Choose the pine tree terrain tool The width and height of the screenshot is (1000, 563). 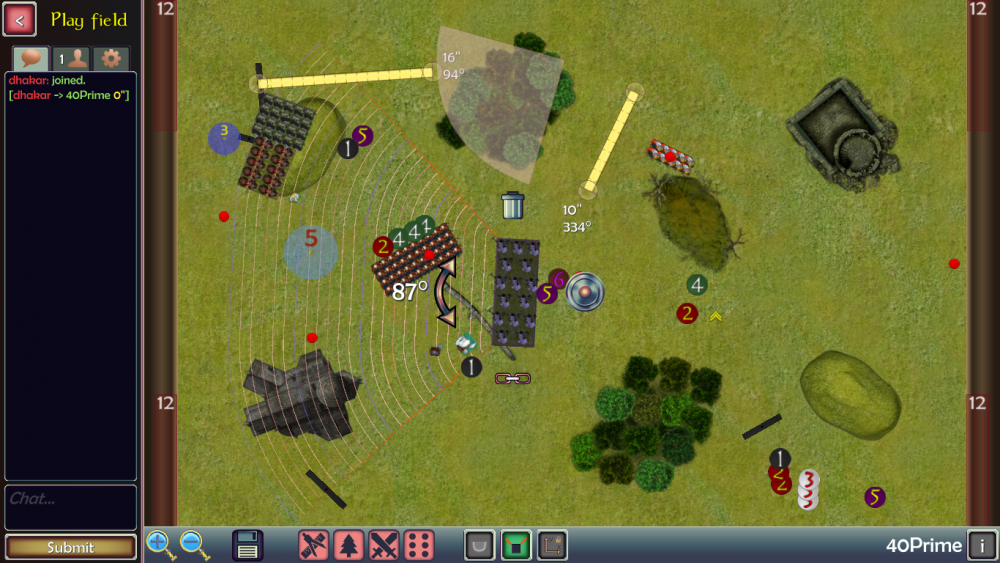pos(349,545)
